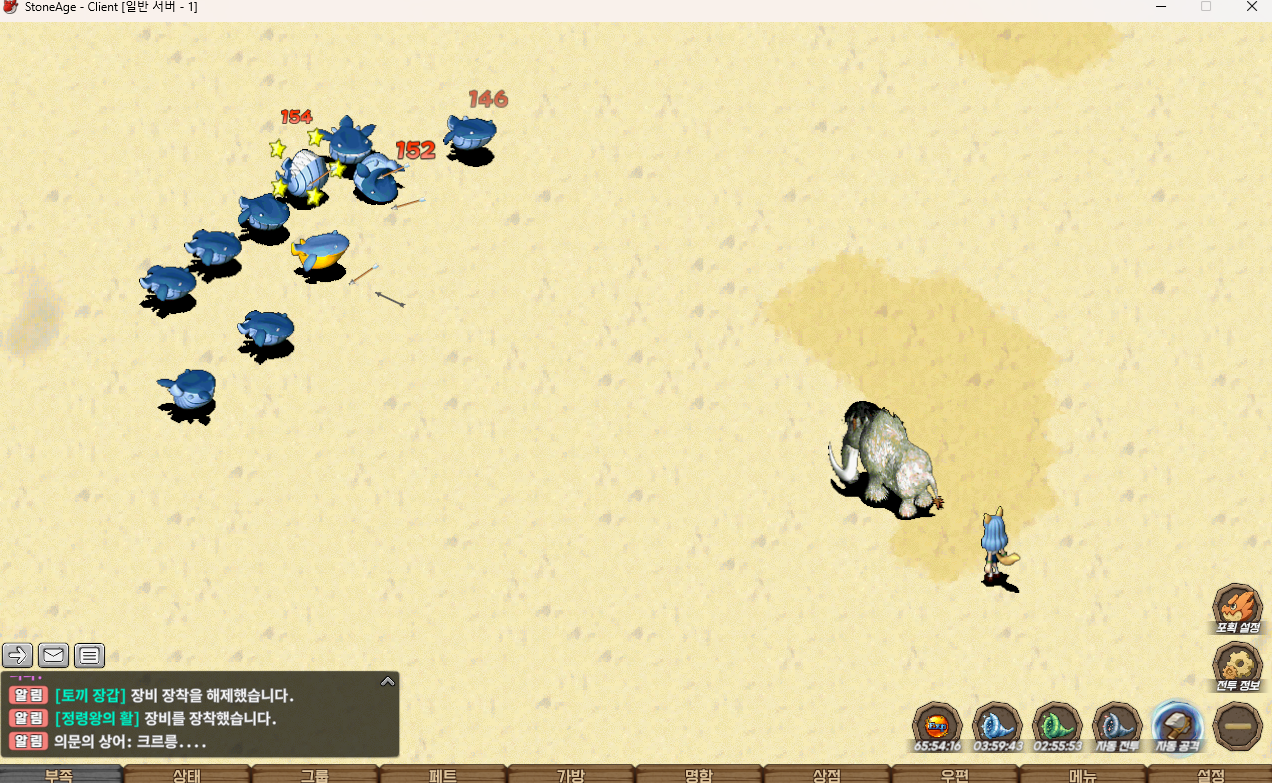Screen dimensions: 1272x783
Task: Select the green horn buff icon
Action: (x=1057, y=725)
